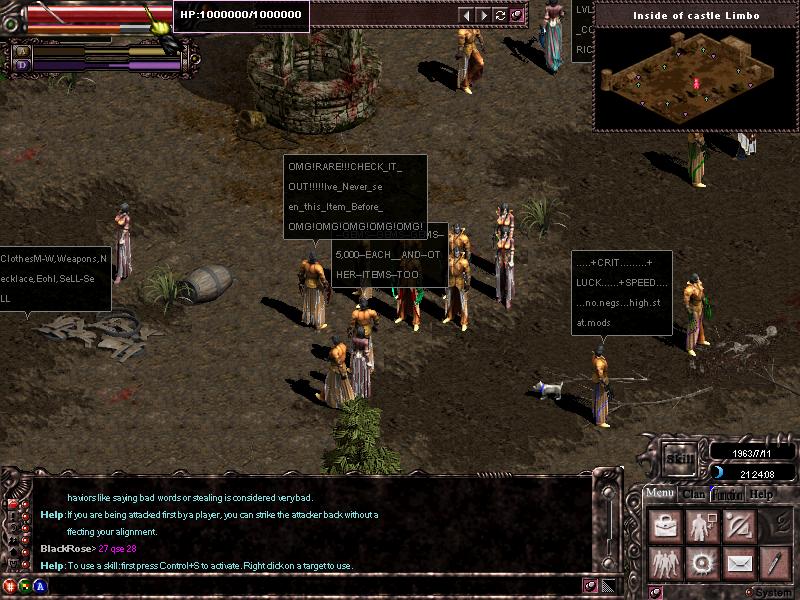Click the crossed-circle icon in the menu grid
Image resolution: width=800 pixels, height=600 pixels.
point(738,526)
